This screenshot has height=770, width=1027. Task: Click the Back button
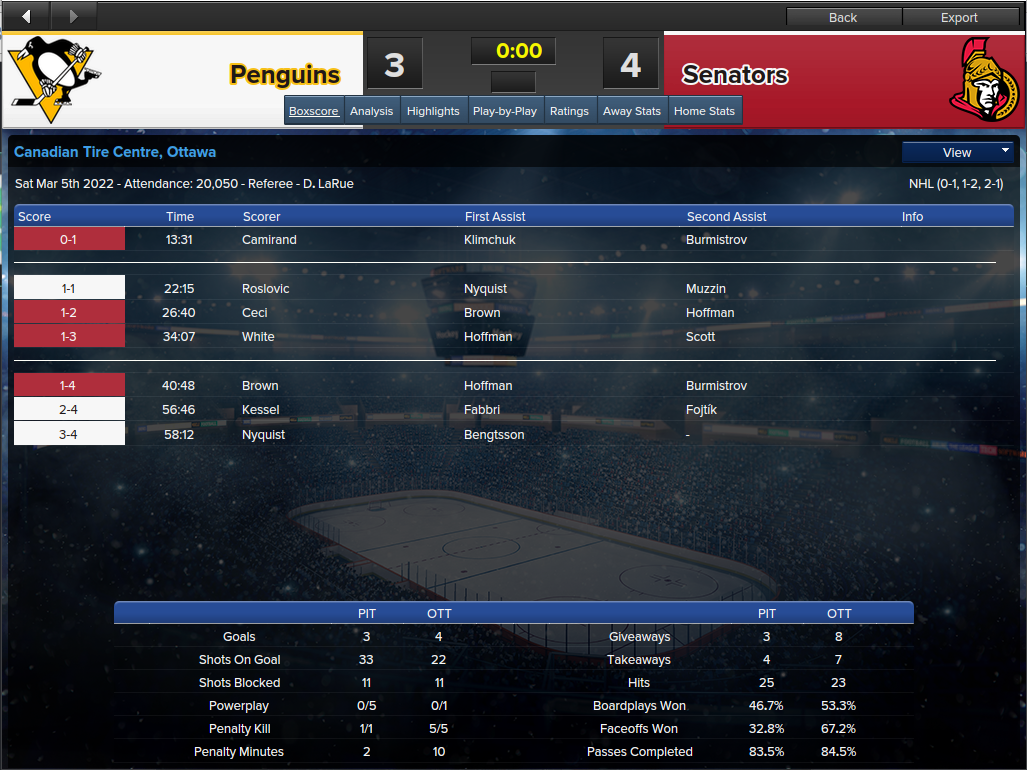click(x=843, y=17)
